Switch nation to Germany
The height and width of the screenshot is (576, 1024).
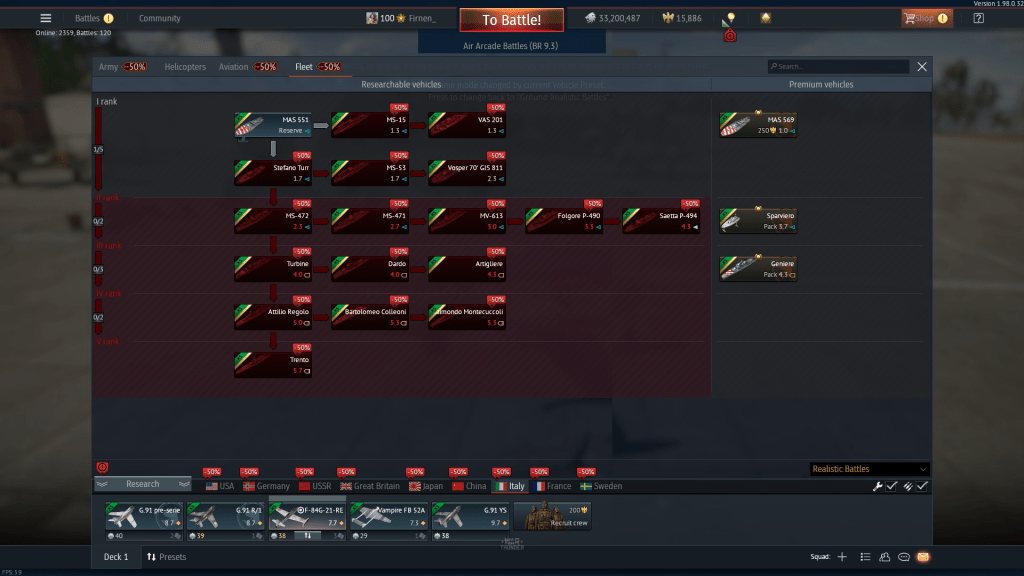click(x=267, y=486)
